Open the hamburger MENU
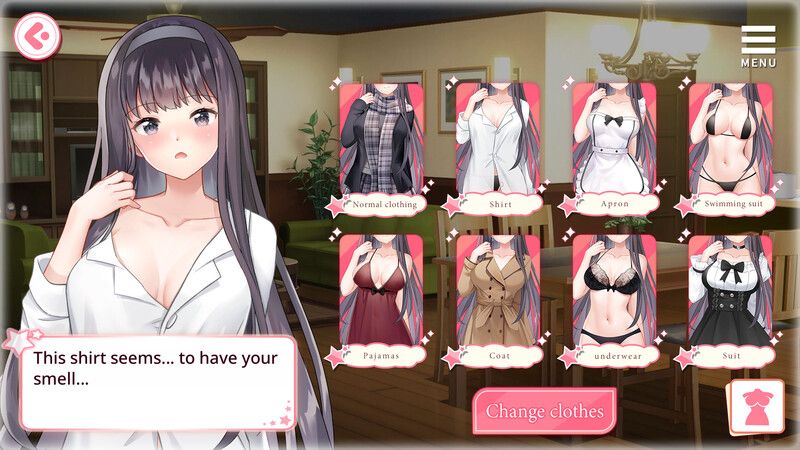 point(758,44)
